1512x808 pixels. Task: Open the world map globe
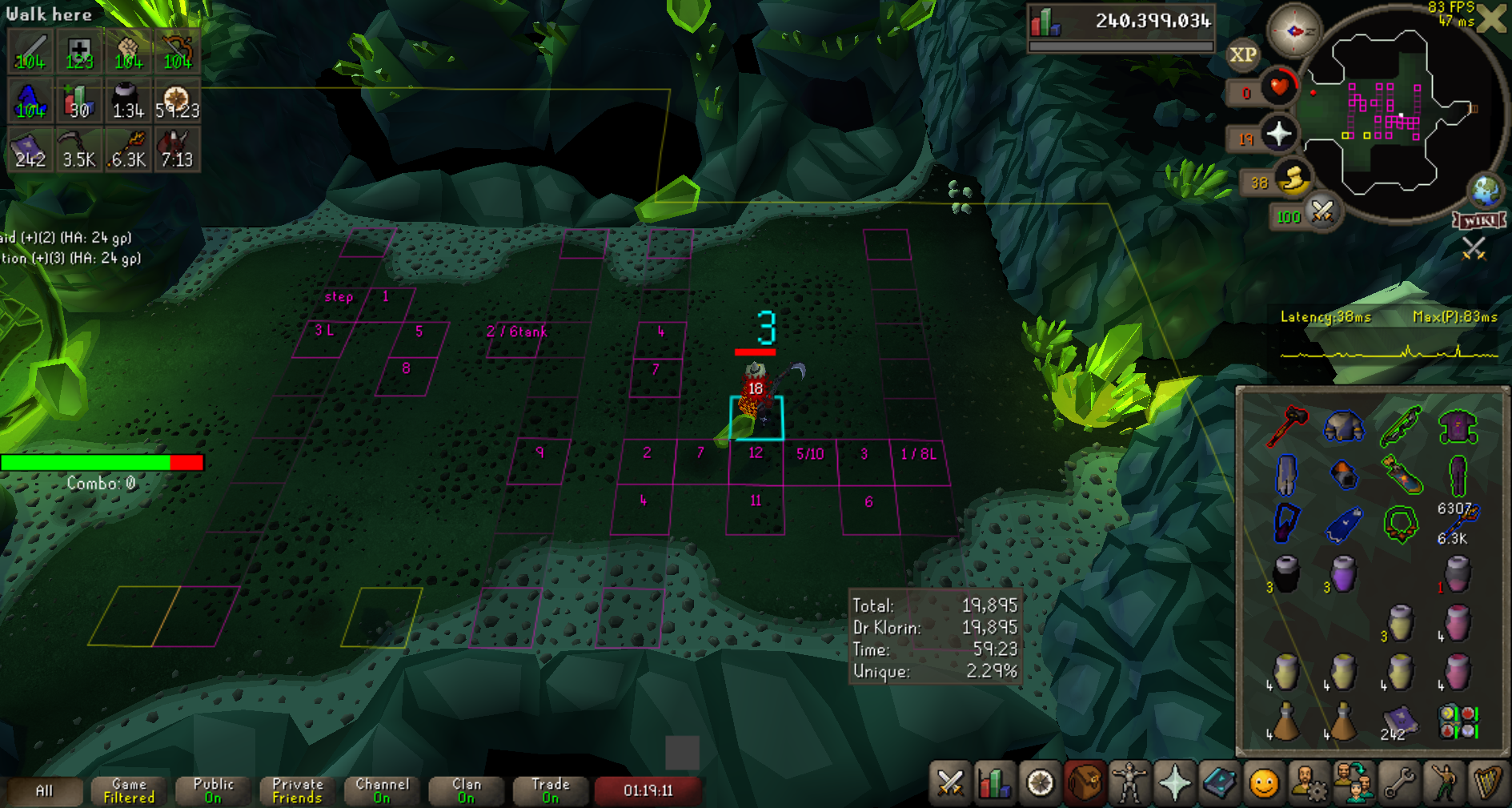tap(1485, 191)
